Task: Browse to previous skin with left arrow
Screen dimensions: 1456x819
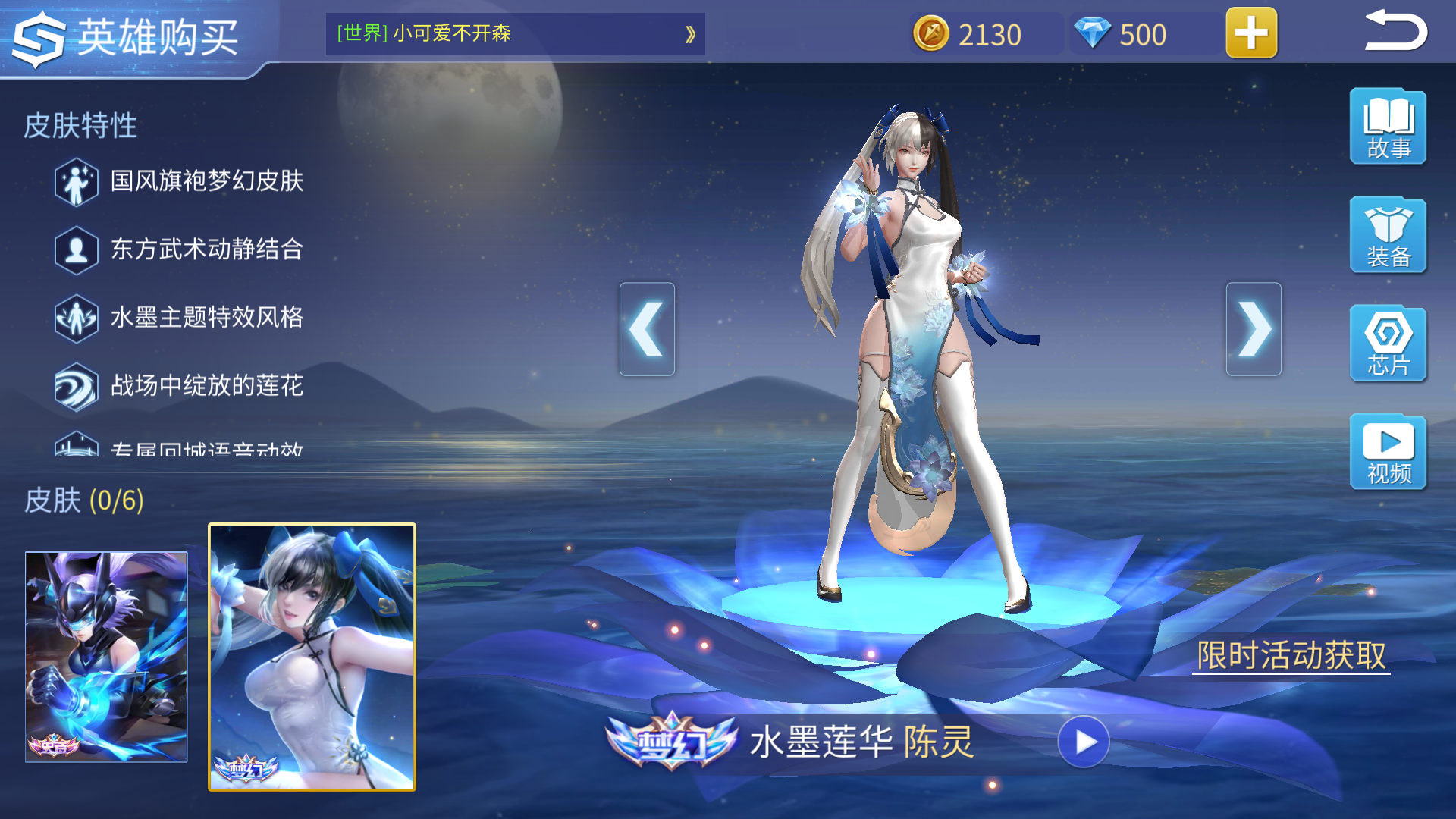Action: pyautogui.click(x=647, y=328)
